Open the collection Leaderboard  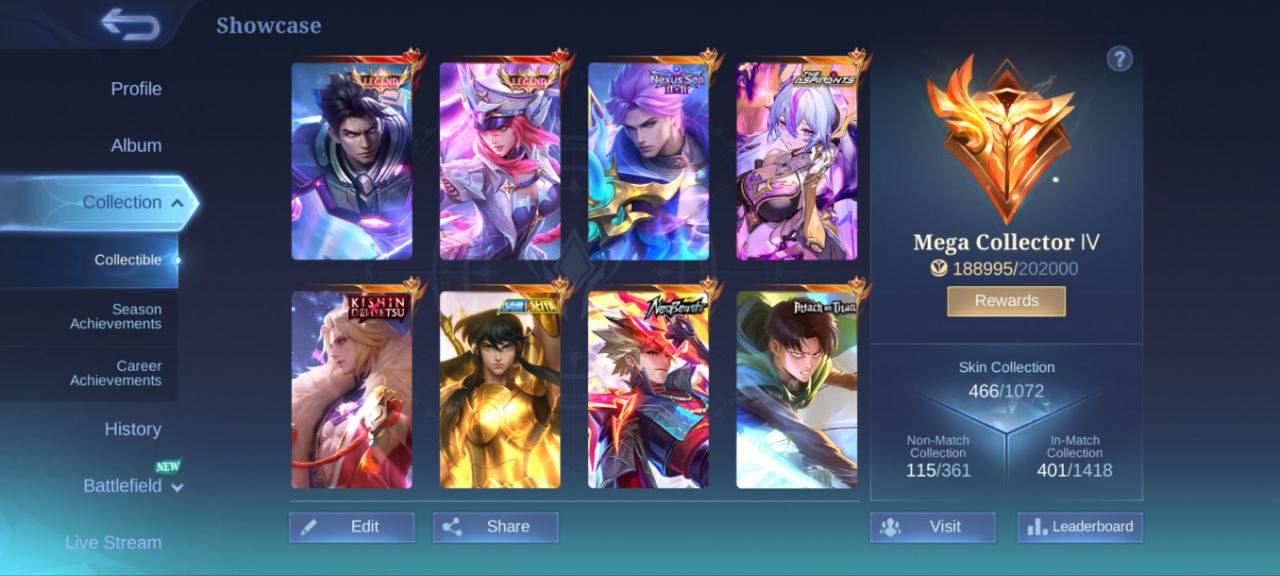click(1080, 527)
